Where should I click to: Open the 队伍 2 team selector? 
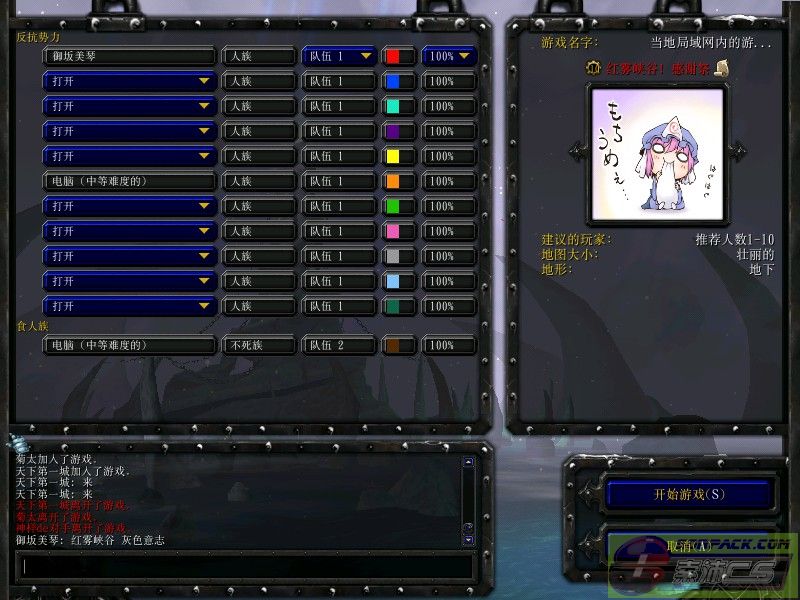pyautogui.click(x=339, y=345)
